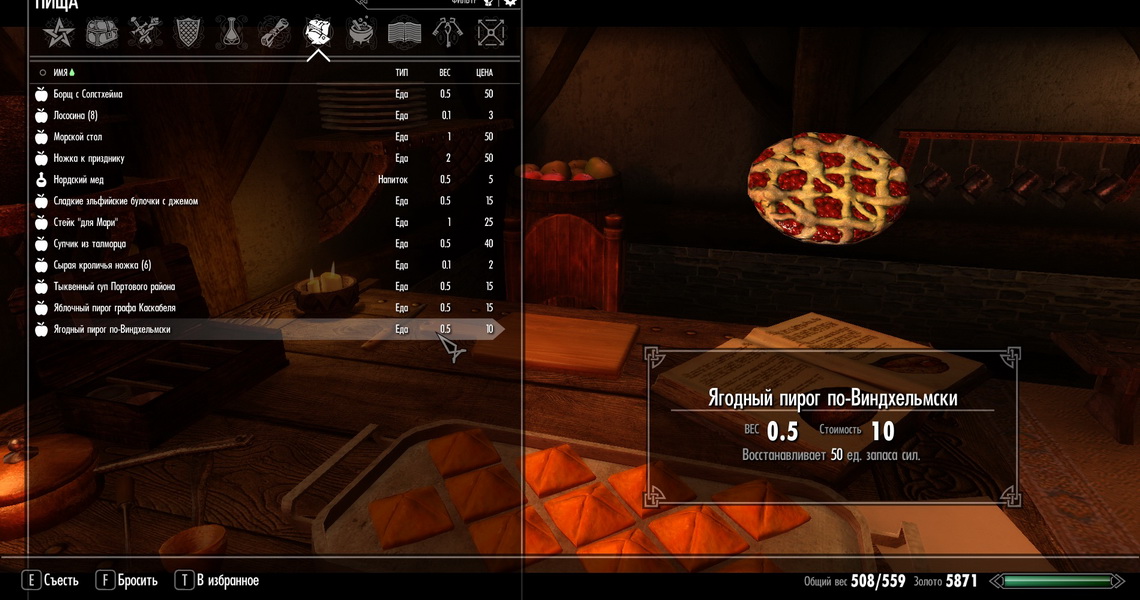Switch to the Armor shield category
Viewport: 1140px width, 600px height.
pyautogui.click(x=189, y=34)
